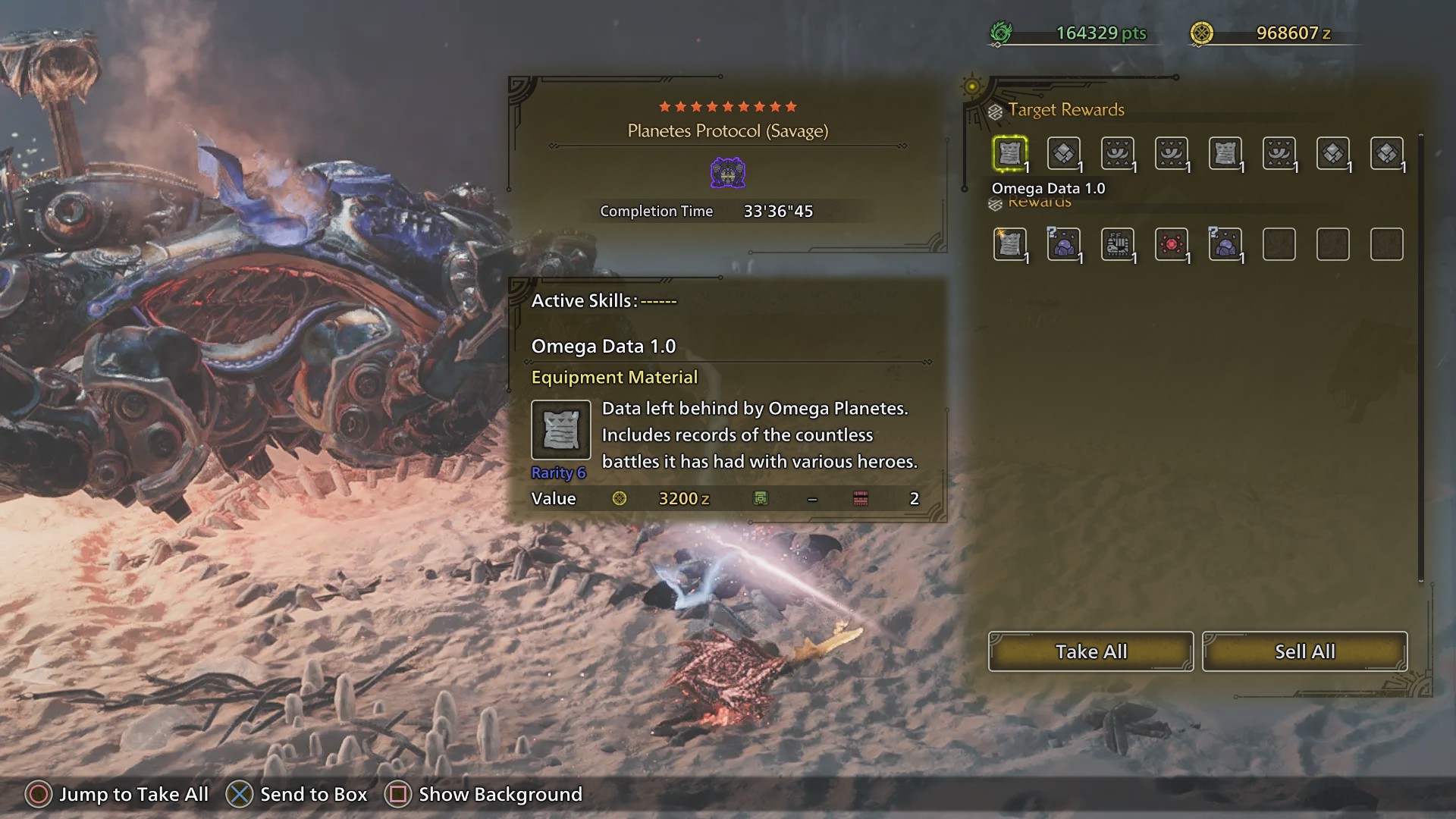This screenshot has width=1456, height=819.
Task: Click the Sell All button
Action: 1304,651
